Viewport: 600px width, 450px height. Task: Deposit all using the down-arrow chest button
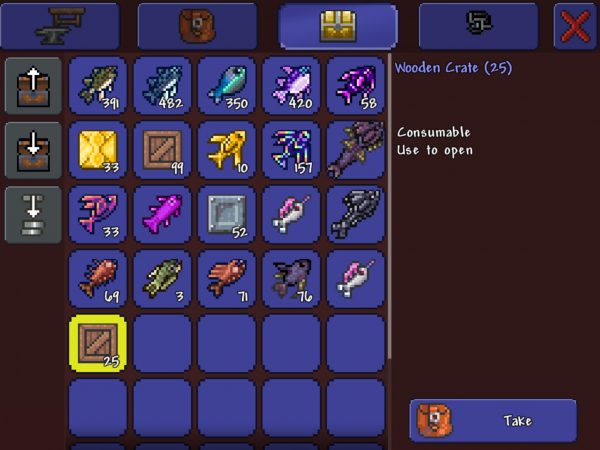tap(31, 150)
